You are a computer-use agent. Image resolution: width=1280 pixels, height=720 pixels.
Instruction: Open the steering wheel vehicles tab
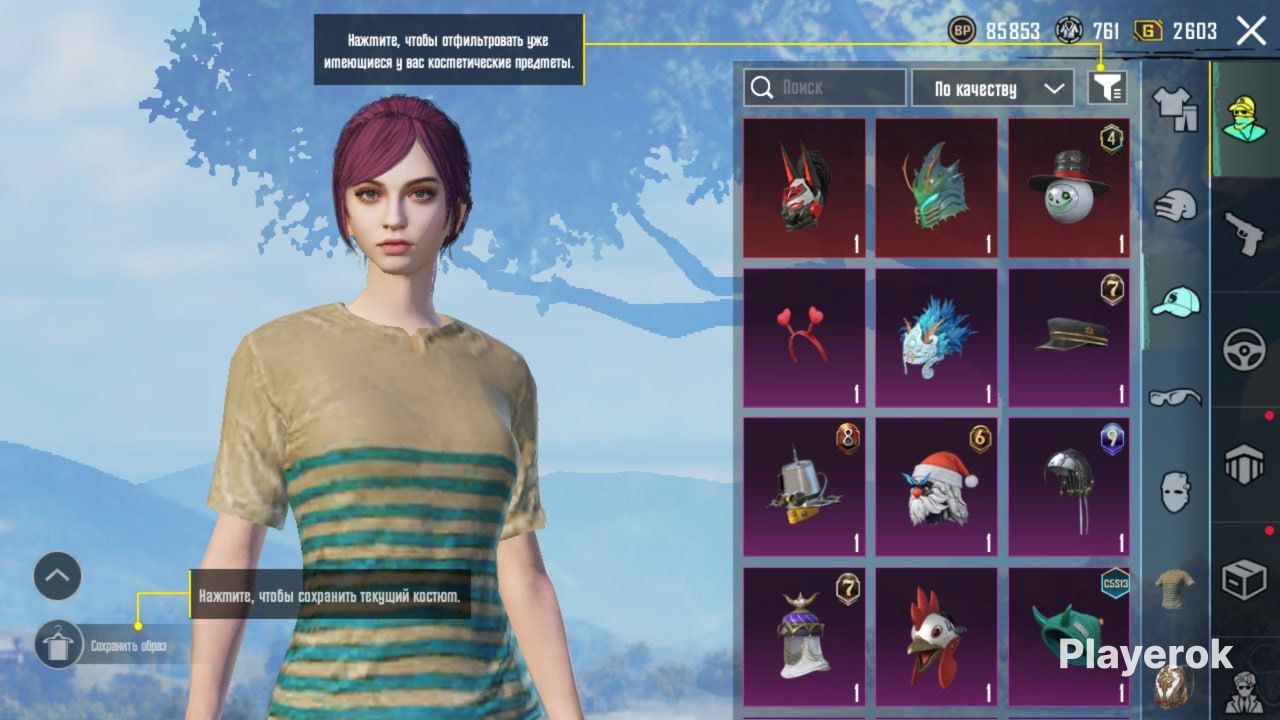coord(1245,350)
